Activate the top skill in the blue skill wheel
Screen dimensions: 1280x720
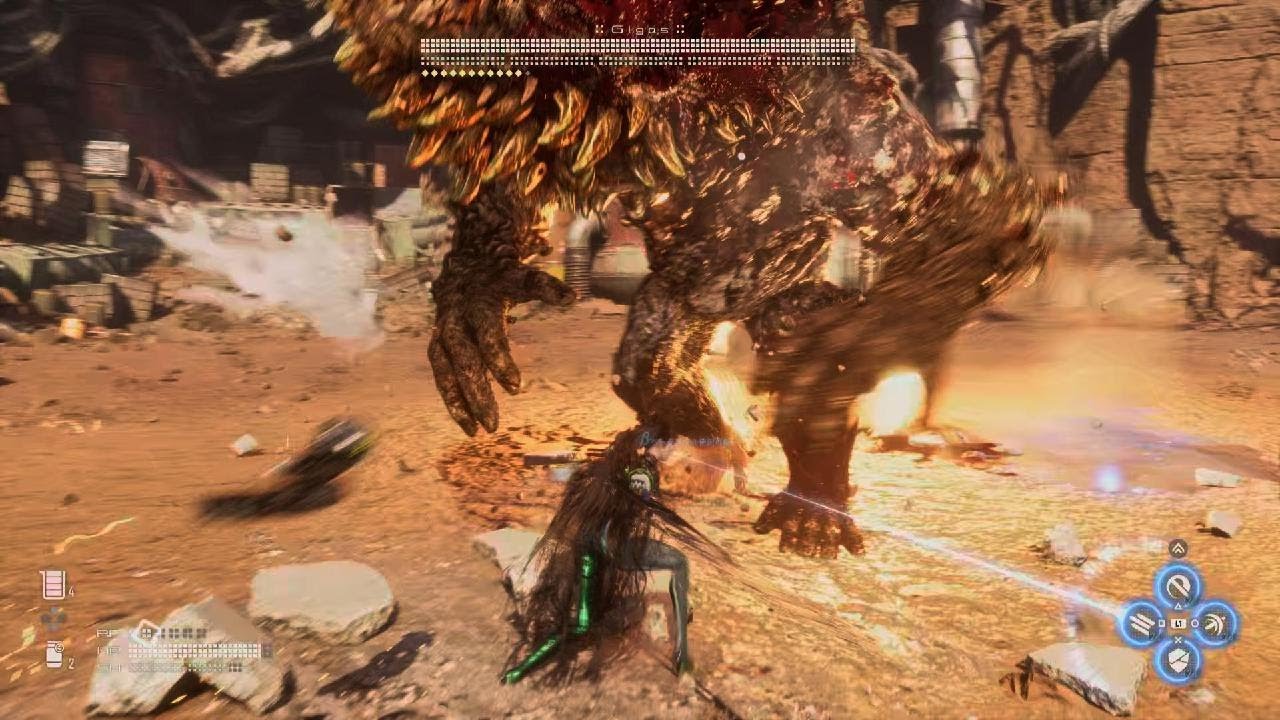tap(1178, 586)
